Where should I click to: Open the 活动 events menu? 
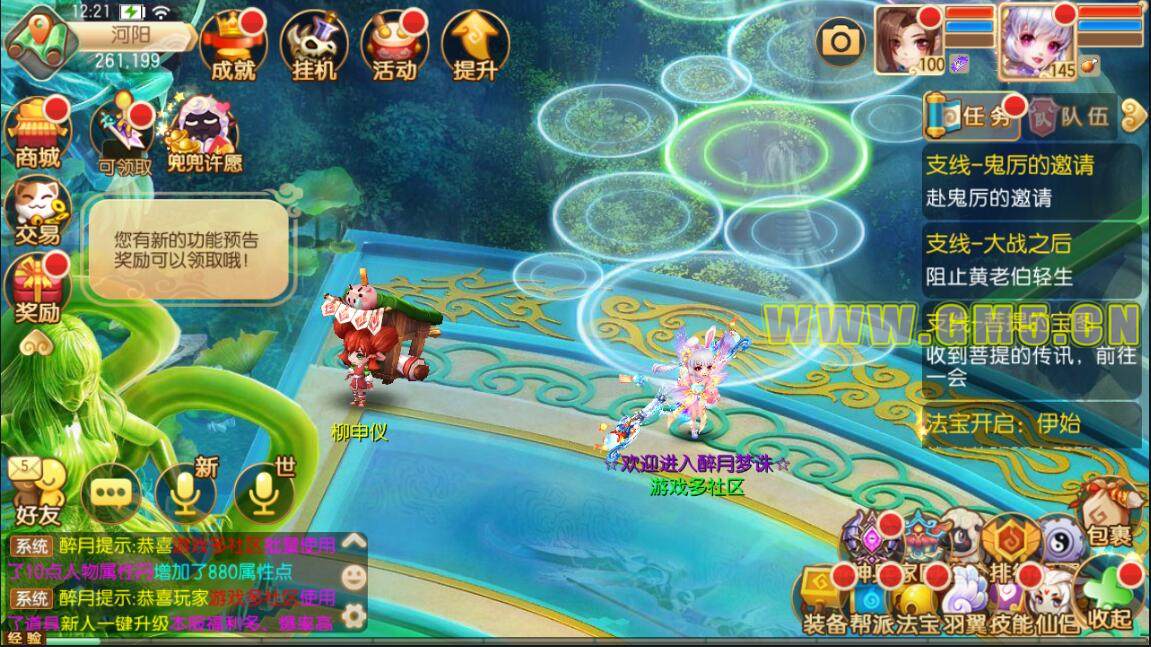394,45
